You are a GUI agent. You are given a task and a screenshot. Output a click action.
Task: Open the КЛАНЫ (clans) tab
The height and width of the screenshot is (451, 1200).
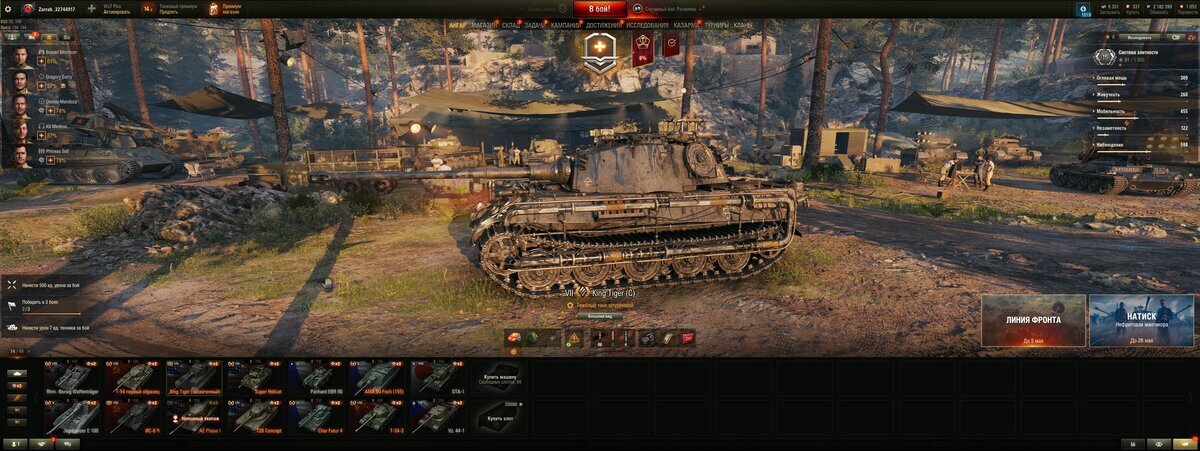[x=743, y=25]
